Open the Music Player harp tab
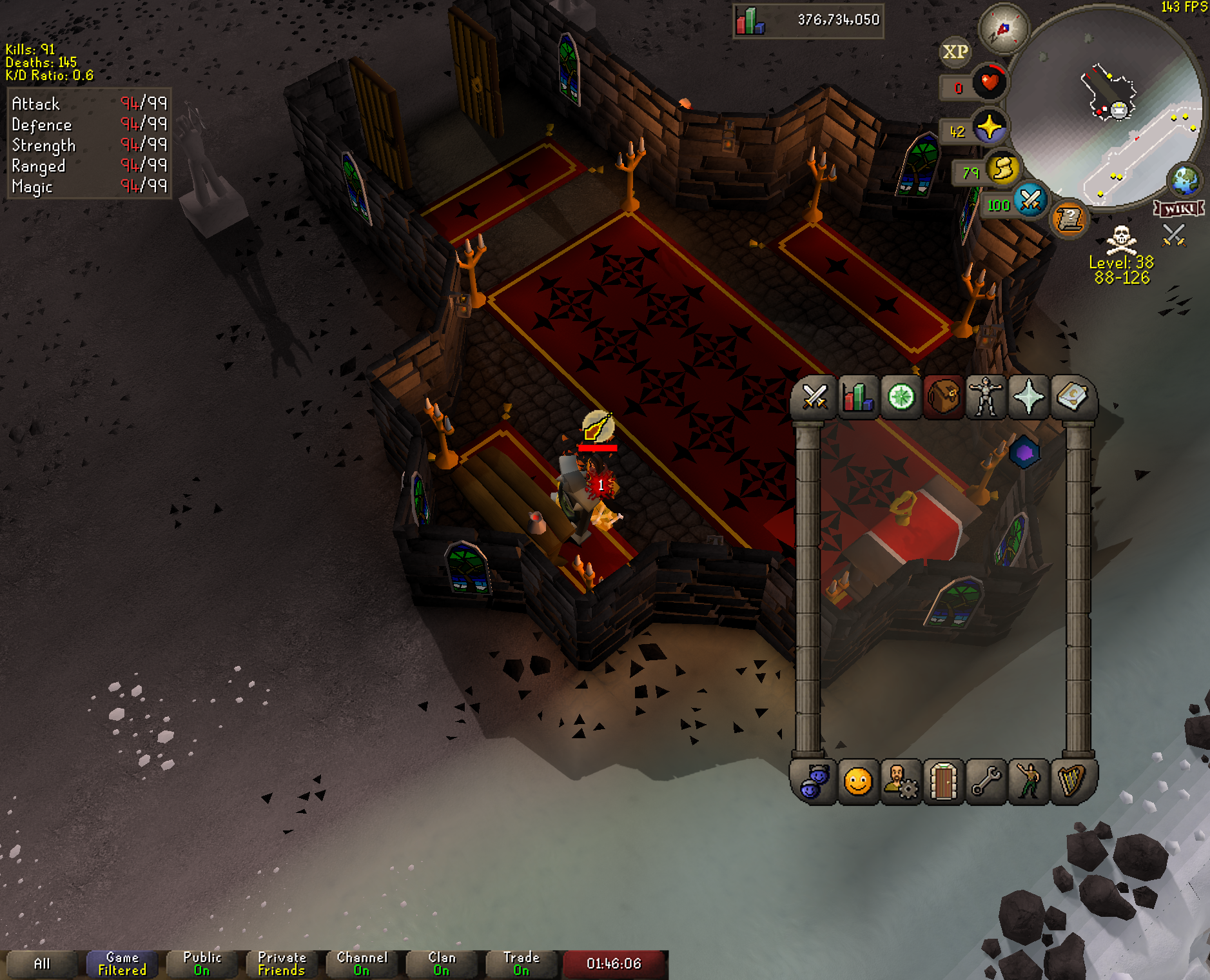 coord(1071,782)
